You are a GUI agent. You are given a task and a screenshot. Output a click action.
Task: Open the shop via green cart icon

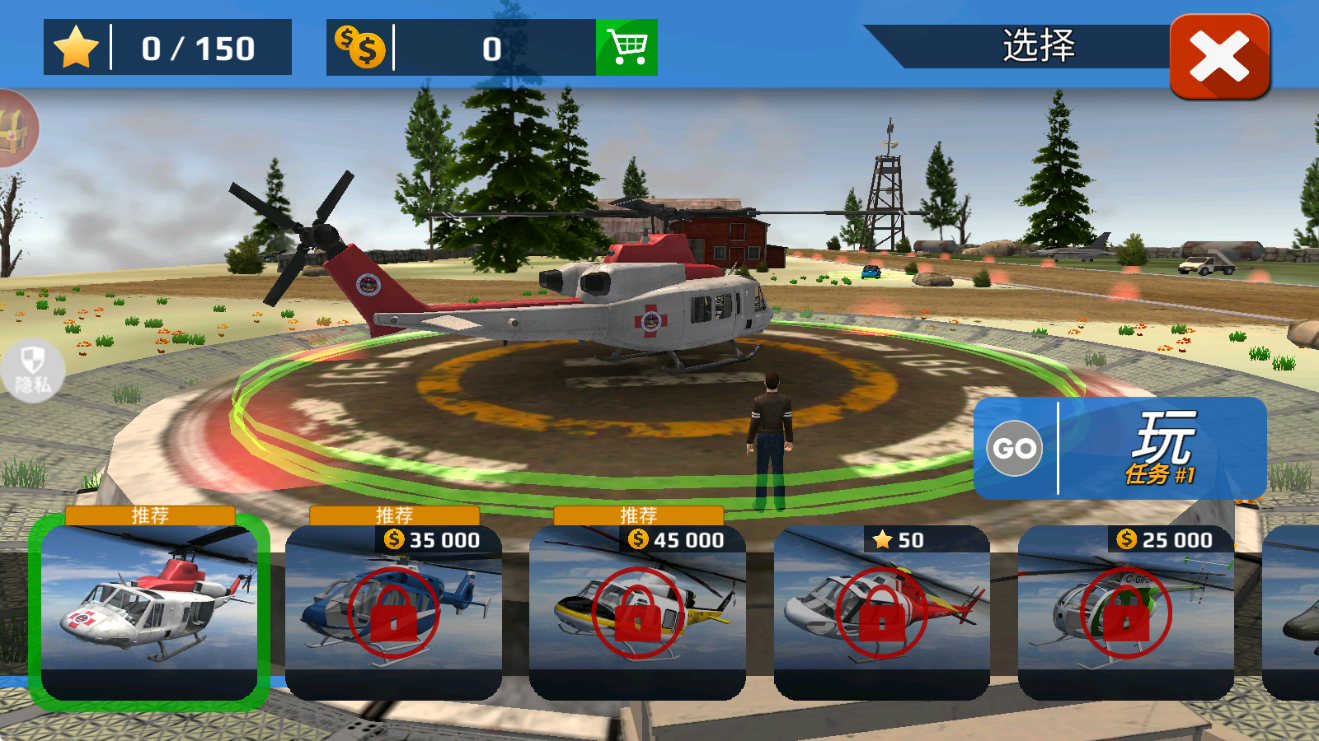[627, 47]
